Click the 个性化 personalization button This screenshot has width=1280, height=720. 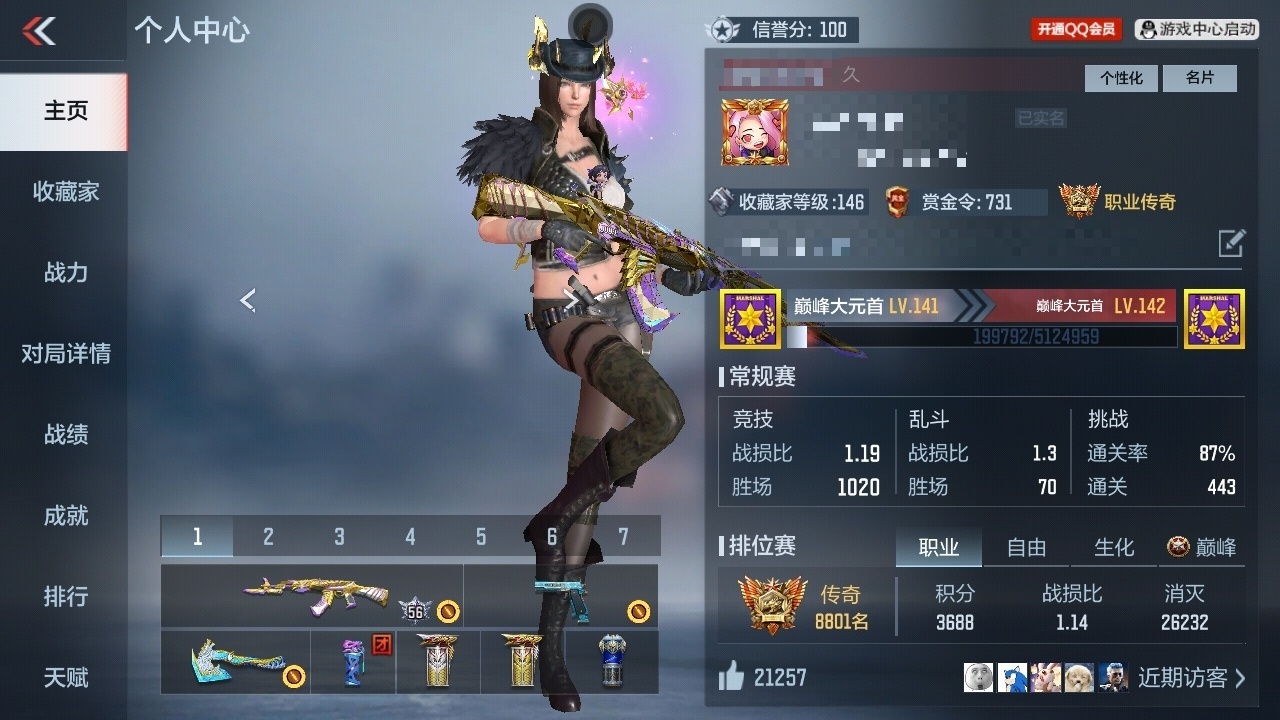1121,78
